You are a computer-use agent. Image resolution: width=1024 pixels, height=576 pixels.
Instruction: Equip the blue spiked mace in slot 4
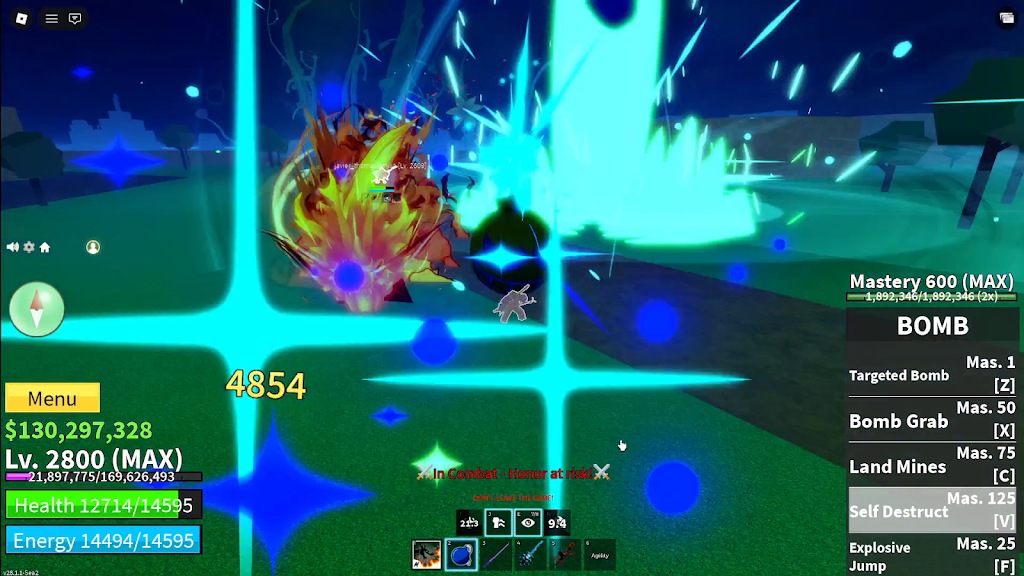(x=530, y=555)
